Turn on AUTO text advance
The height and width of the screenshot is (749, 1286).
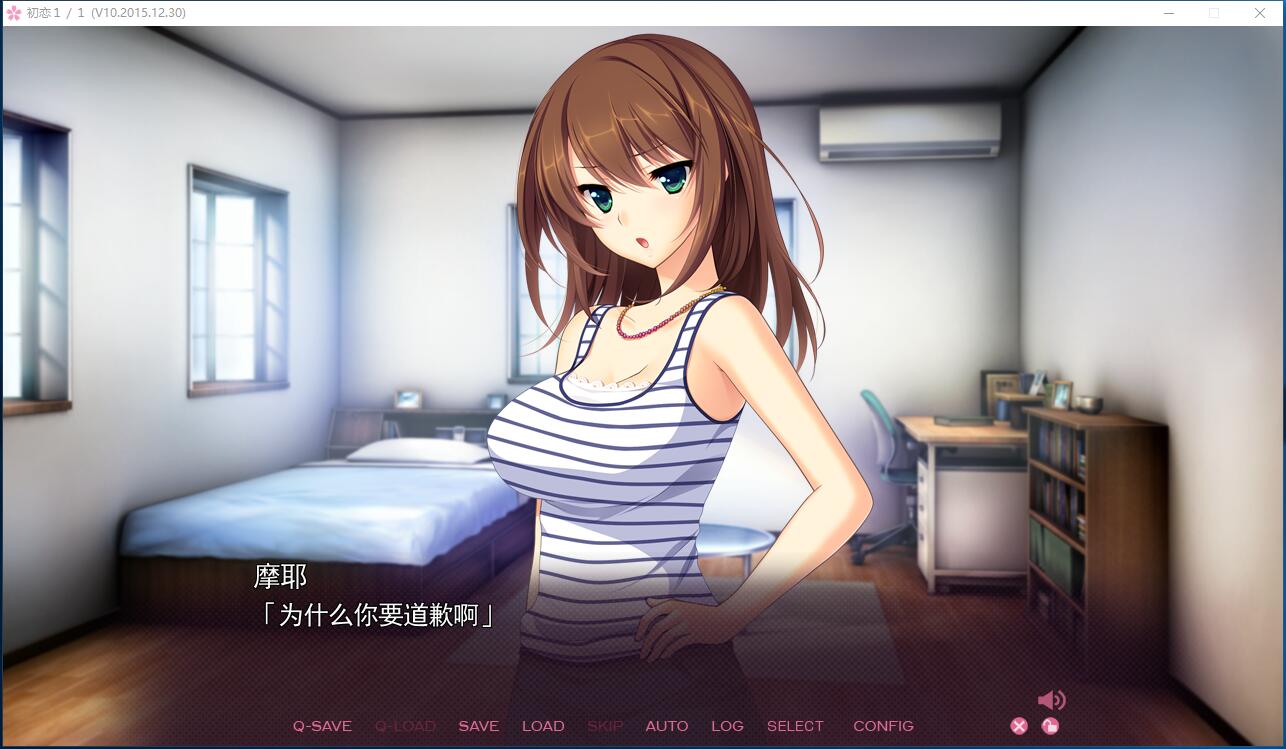click(666, 726)
